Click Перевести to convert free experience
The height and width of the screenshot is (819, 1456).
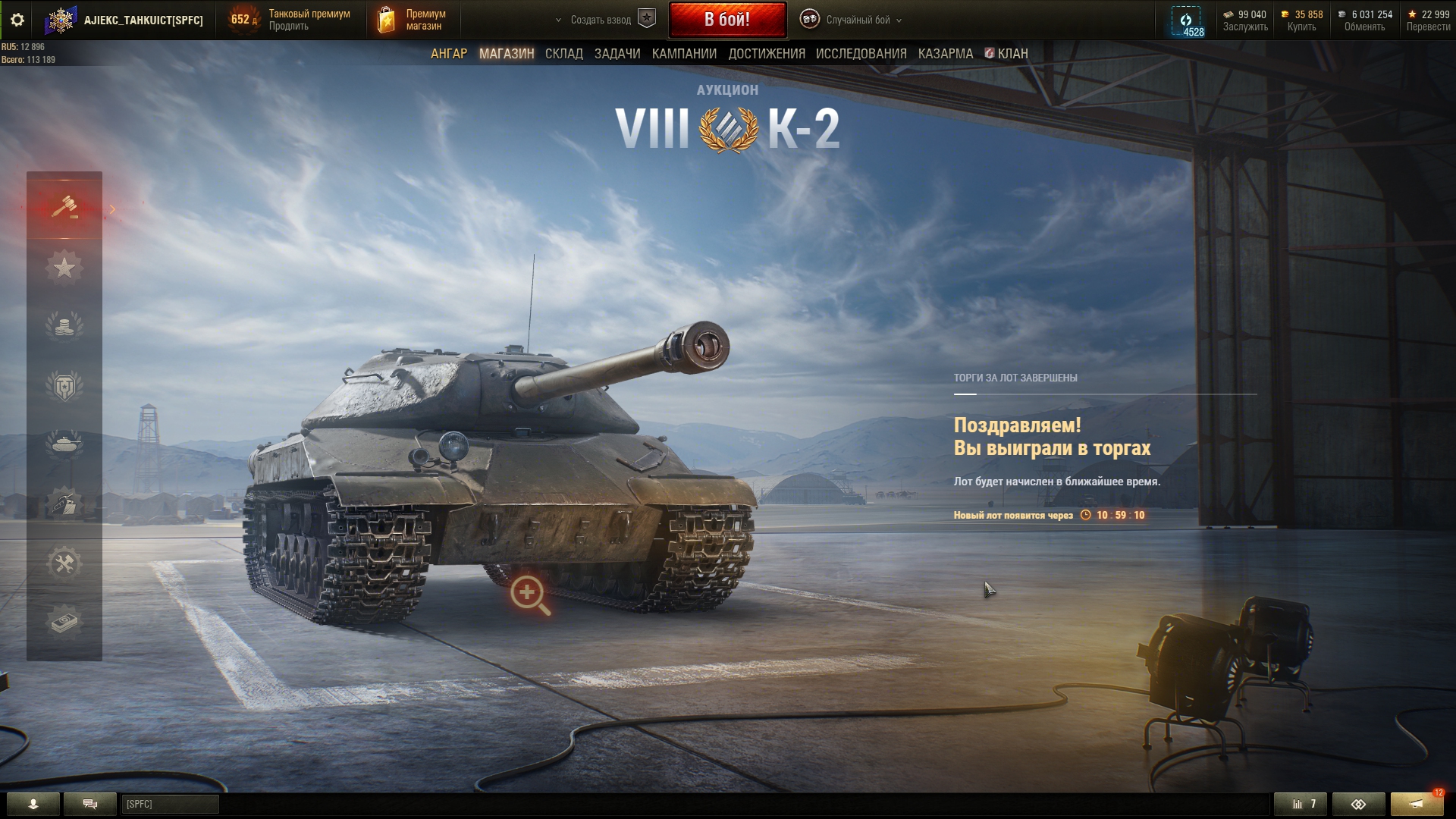[x=1428, y=27]
